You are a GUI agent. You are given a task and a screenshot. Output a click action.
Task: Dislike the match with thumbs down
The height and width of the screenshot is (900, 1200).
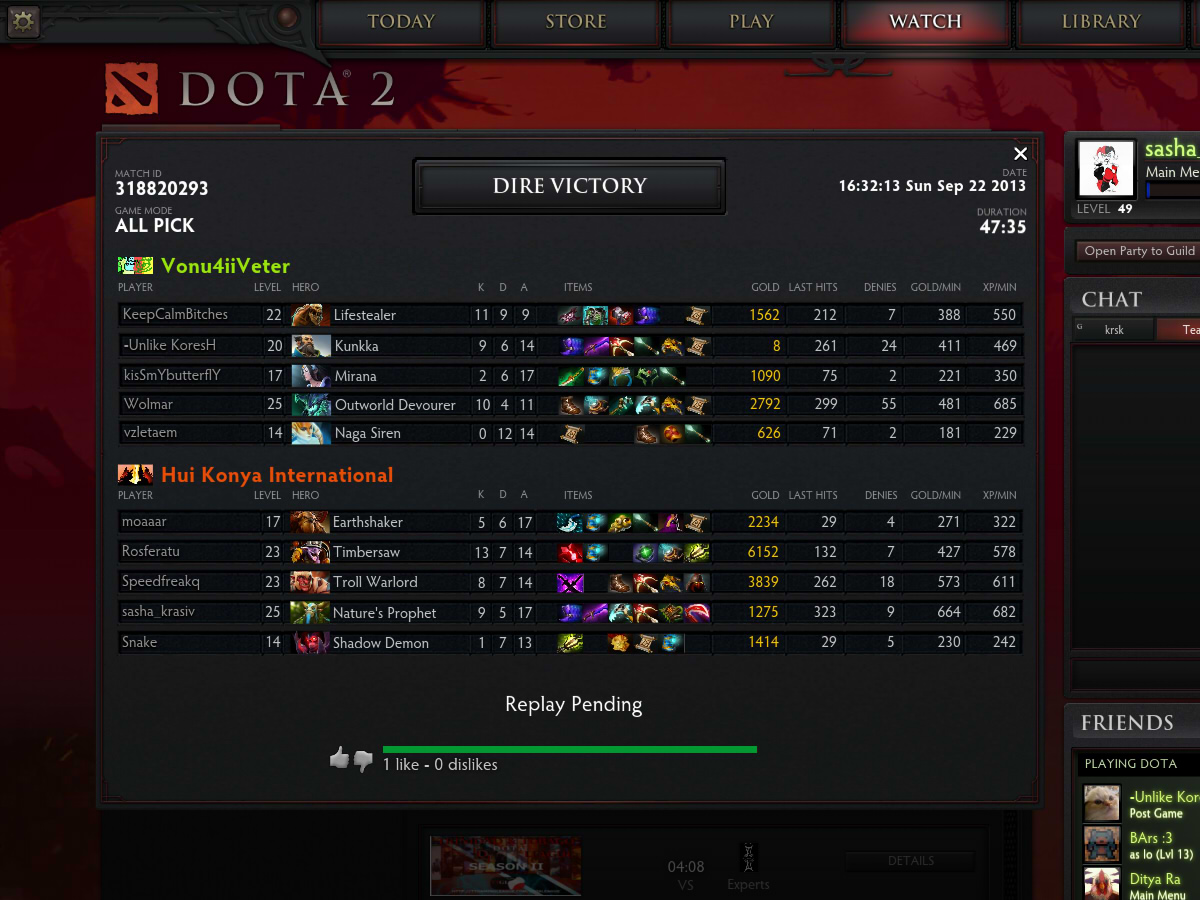(363, 761)
